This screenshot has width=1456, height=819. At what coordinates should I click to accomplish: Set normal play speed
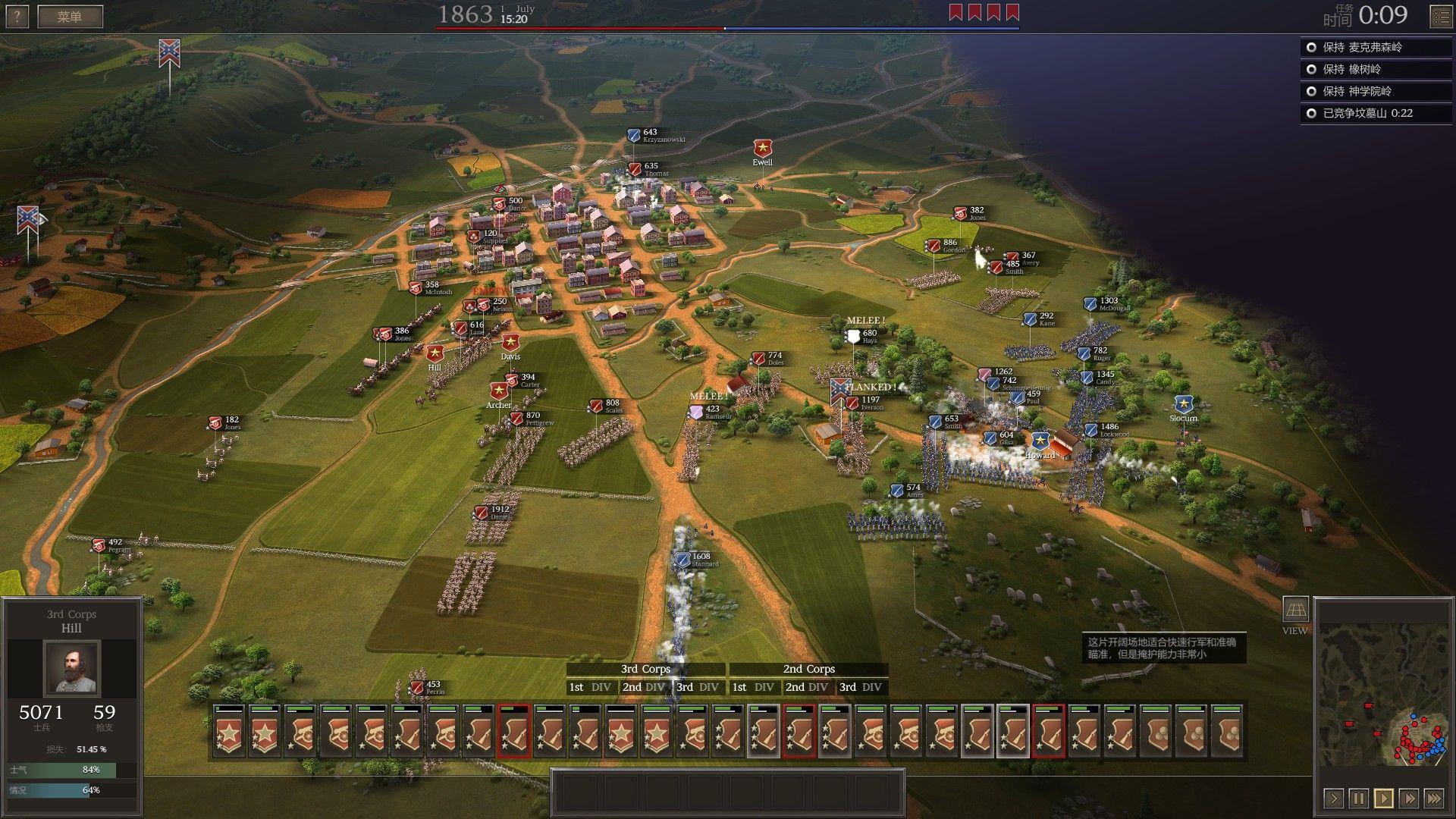(1383, 798)
